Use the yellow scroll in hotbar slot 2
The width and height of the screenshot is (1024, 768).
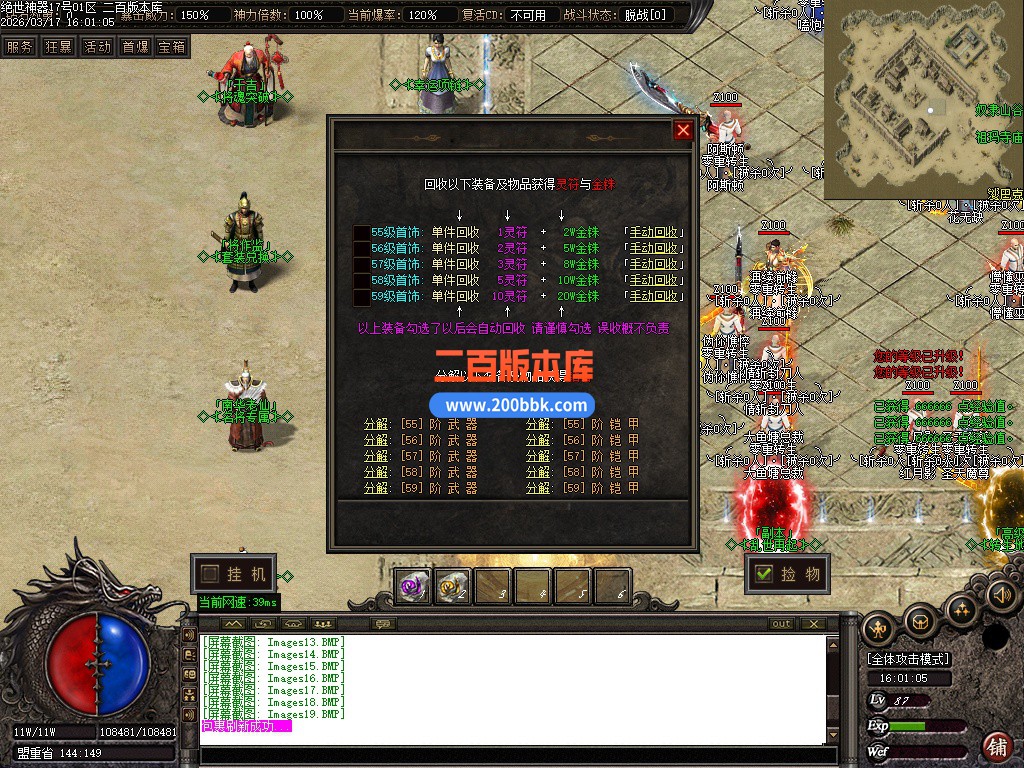[x=453, y=588]
